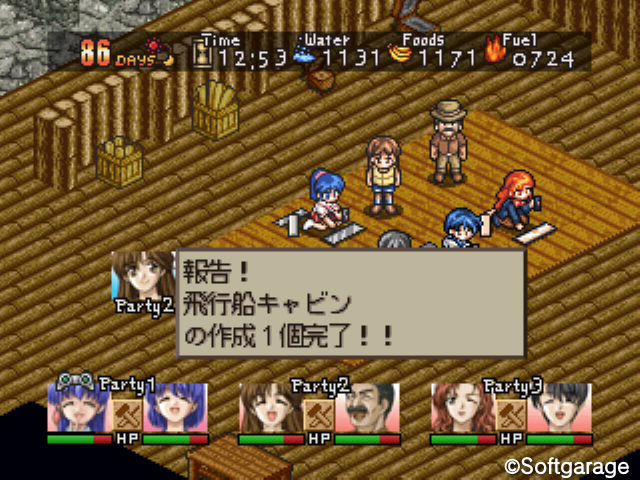The image size is (640, 480).
Task: Open Party3's hammer work icon
Action: (511, 413)
